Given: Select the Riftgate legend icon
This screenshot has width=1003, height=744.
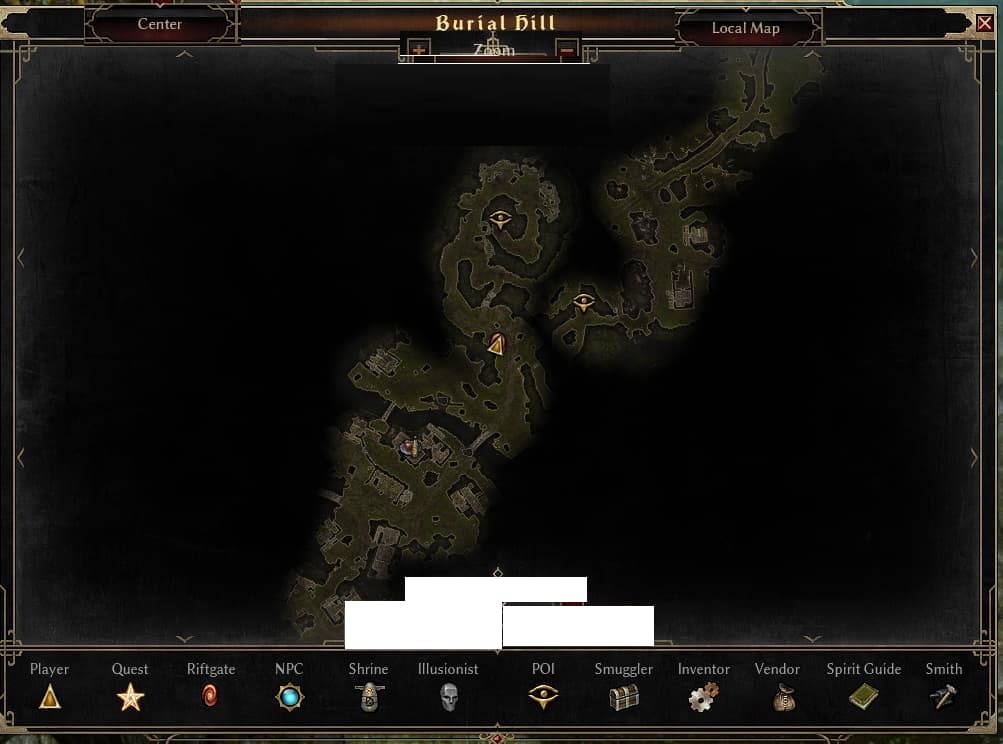Looking at the screenshot, I should 210,697.
